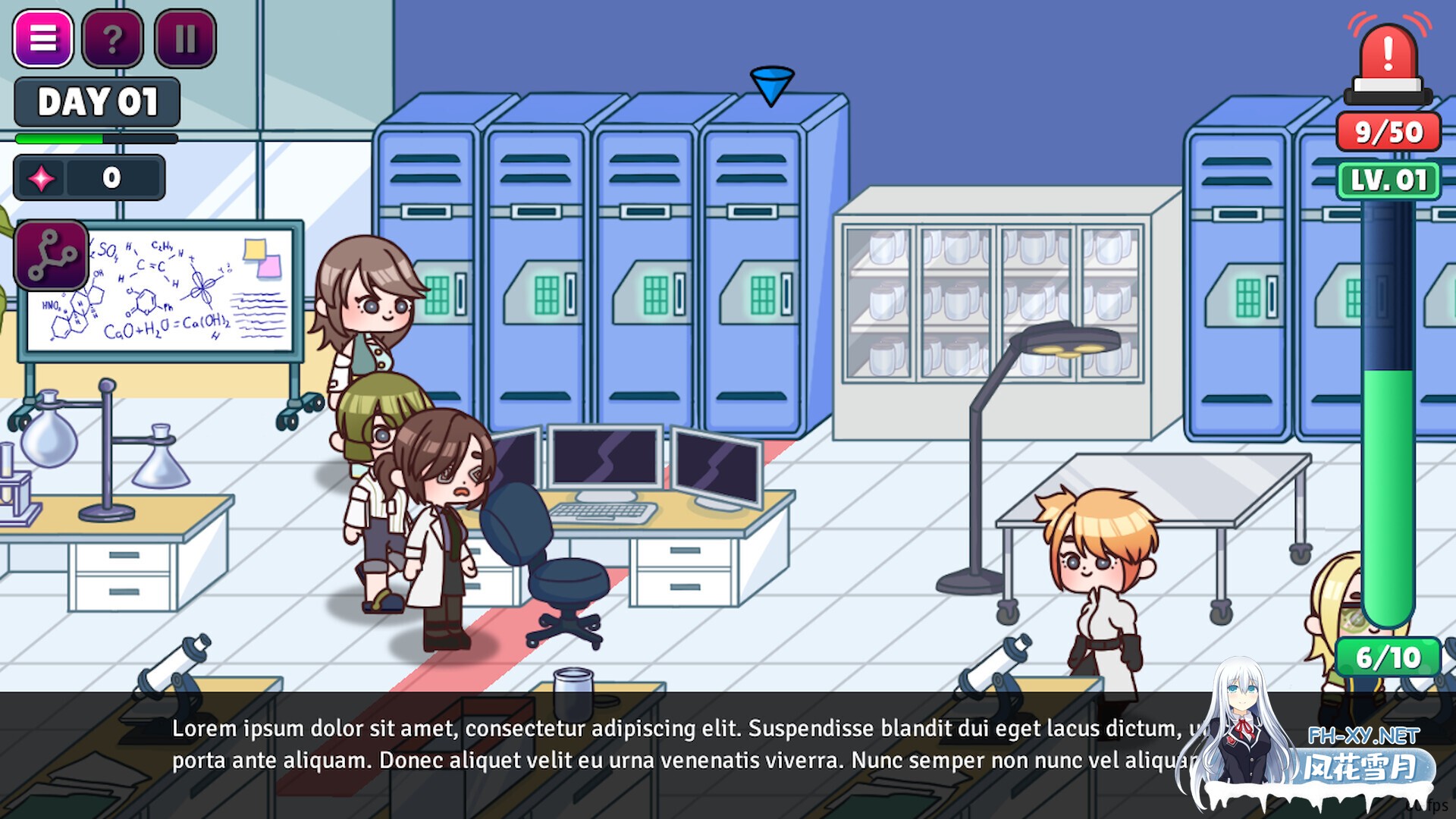Open the skill tree network icon
This screenshot has width=1456, height=819.
(x=51, y=256)
